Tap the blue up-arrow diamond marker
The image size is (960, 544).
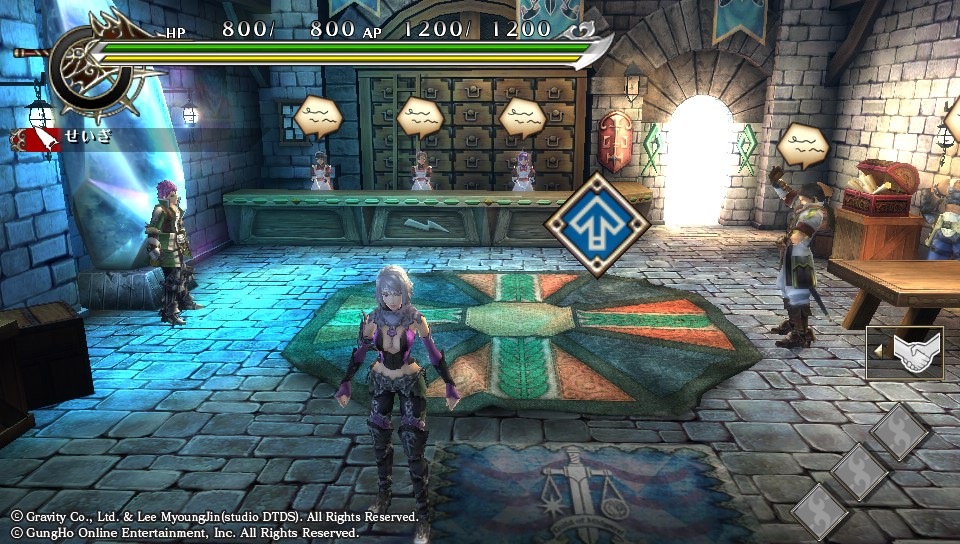click(597, 224)
